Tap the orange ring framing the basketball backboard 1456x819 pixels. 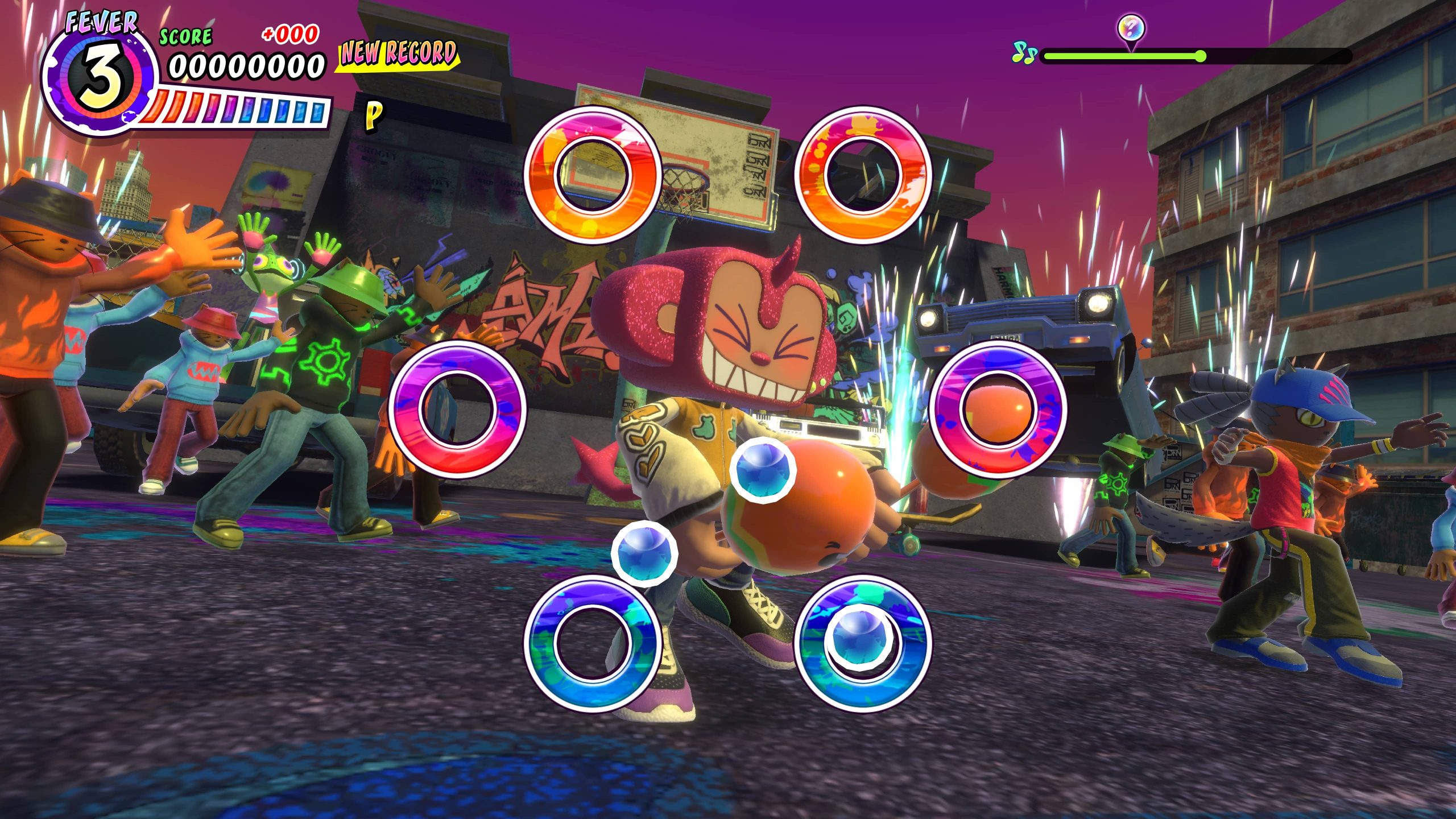coord(592,175)
